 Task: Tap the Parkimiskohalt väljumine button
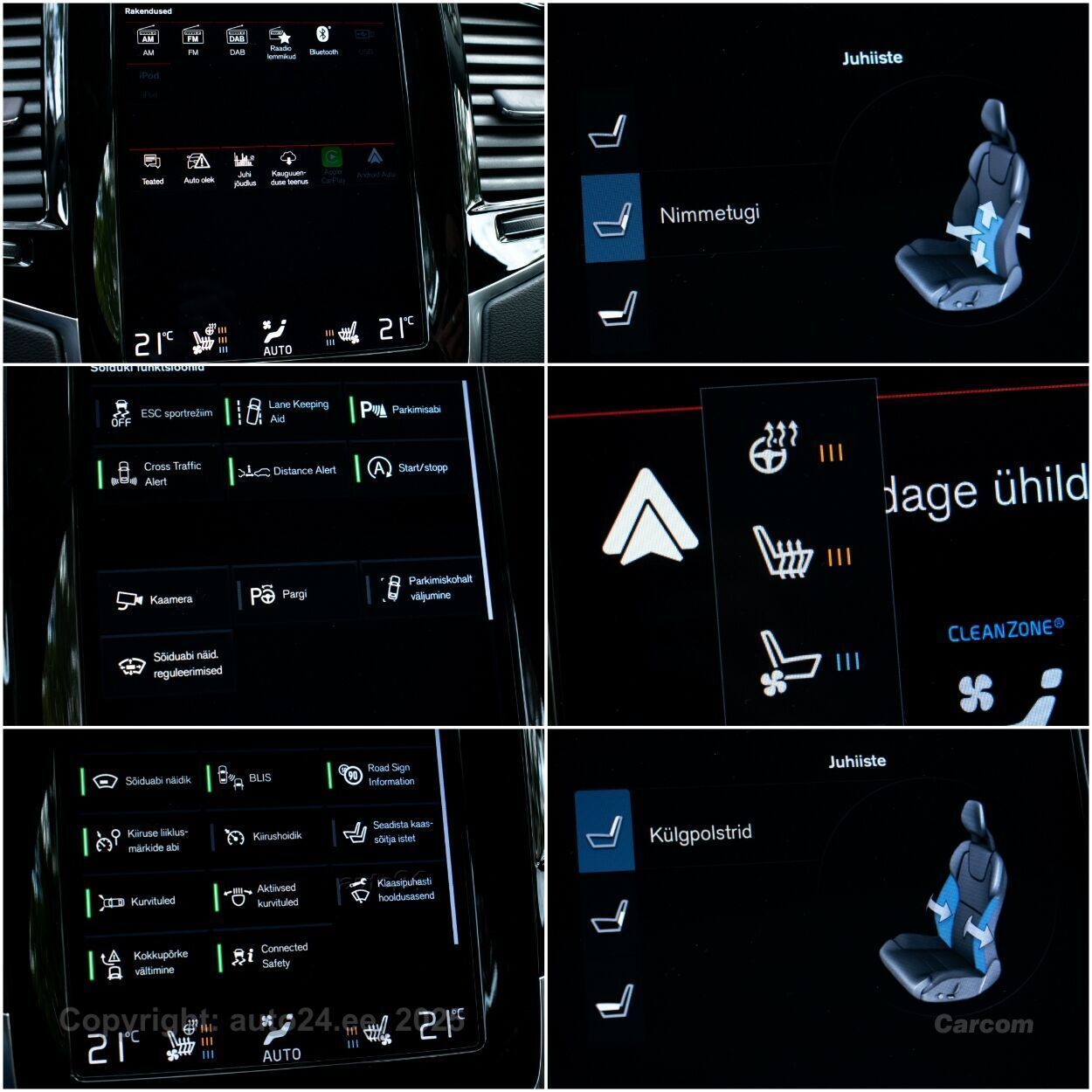(x=425, y=588)
